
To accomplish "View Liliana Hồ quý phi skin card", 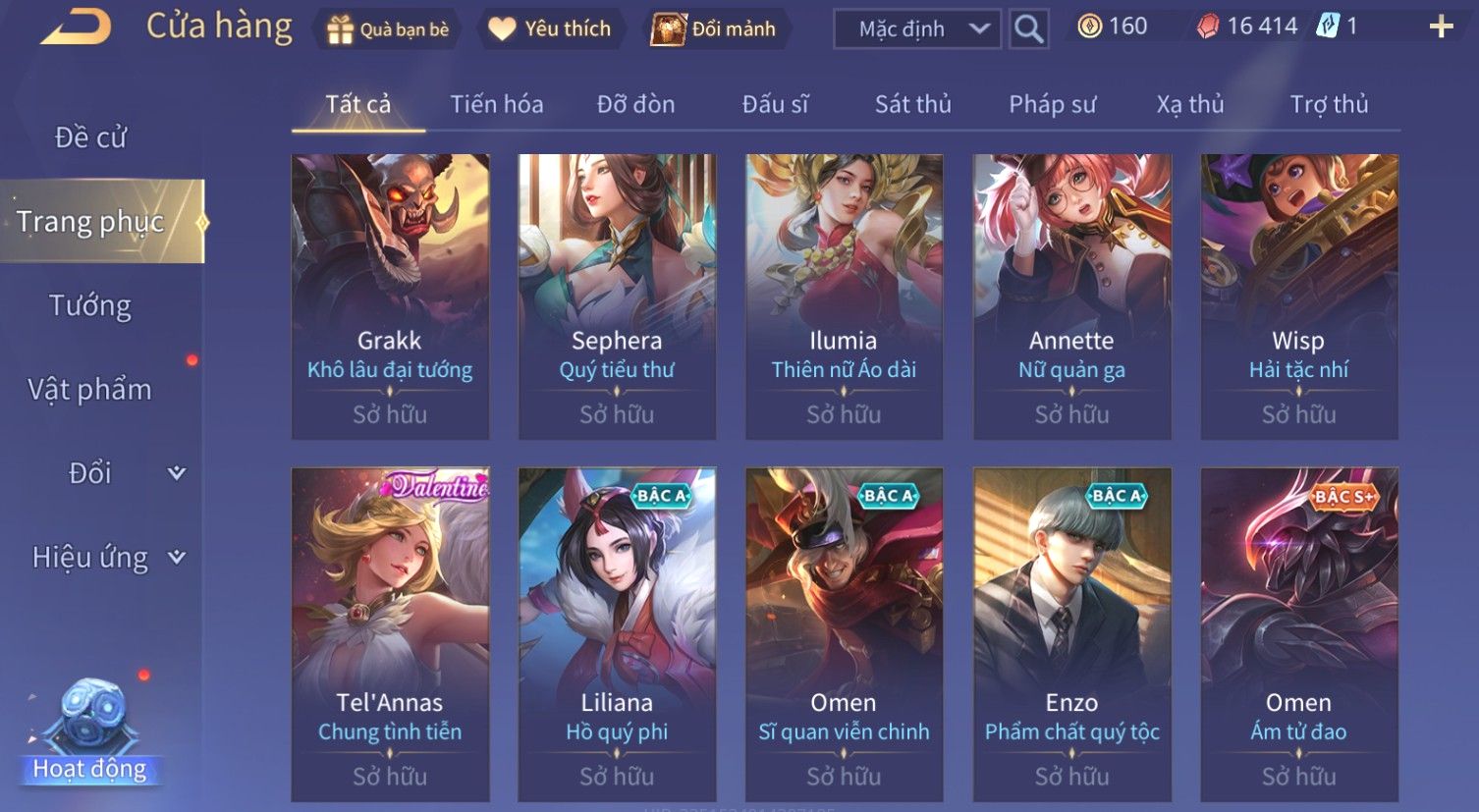I will (x=617, y=633).
